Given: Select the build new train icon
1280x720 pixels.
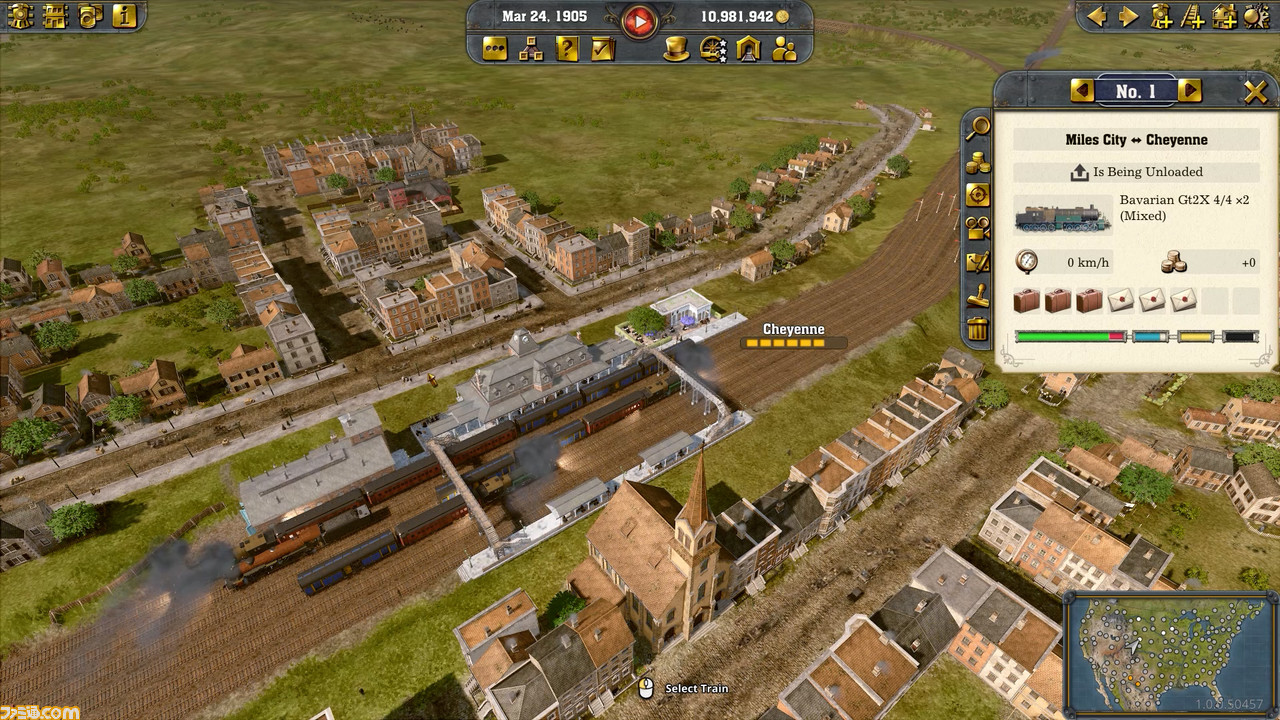Looking at the screenshot, I should 1161,16.
